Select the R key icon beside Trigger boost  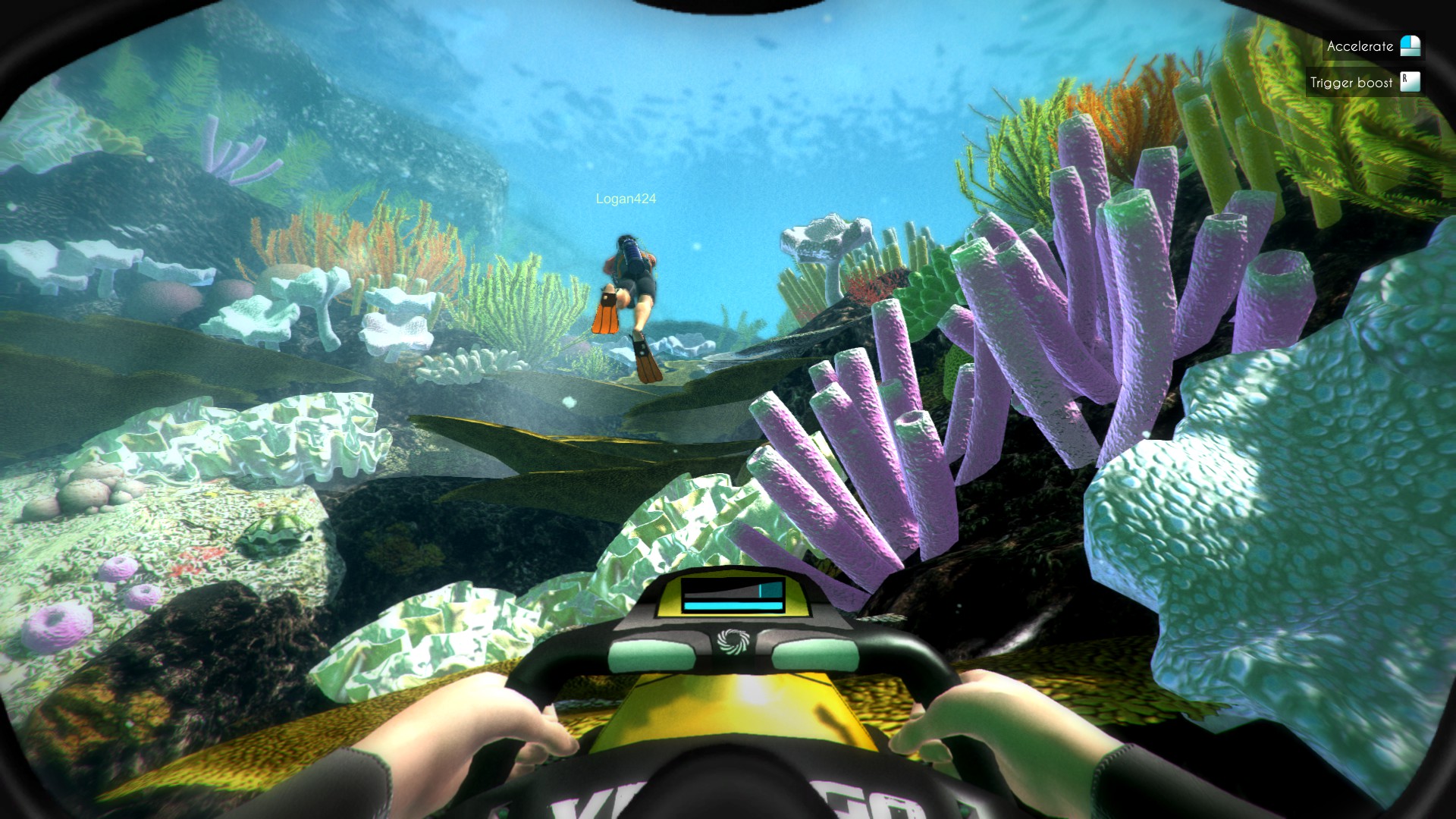point(1409,81)
